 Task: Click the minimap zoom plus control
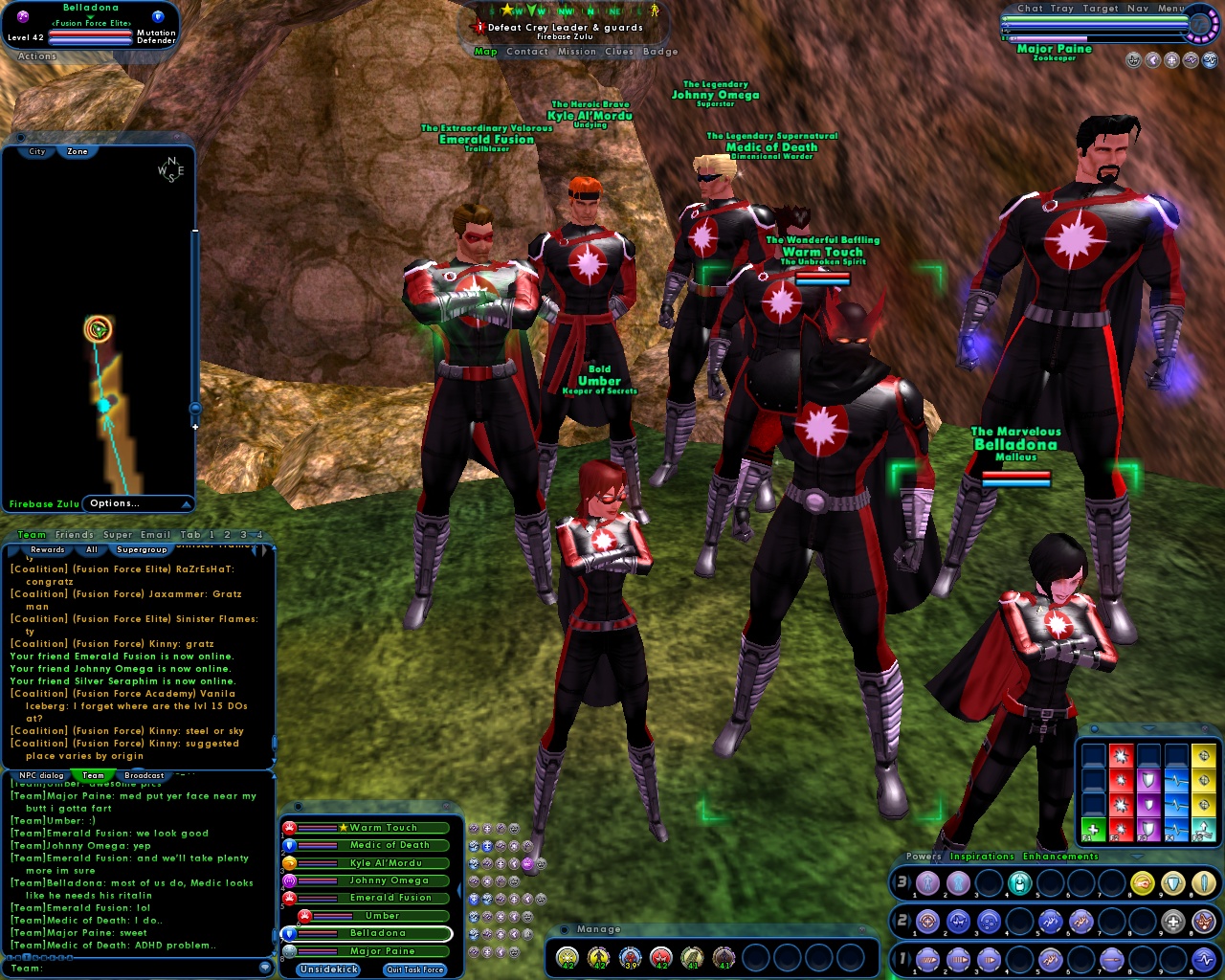point(195,427)
